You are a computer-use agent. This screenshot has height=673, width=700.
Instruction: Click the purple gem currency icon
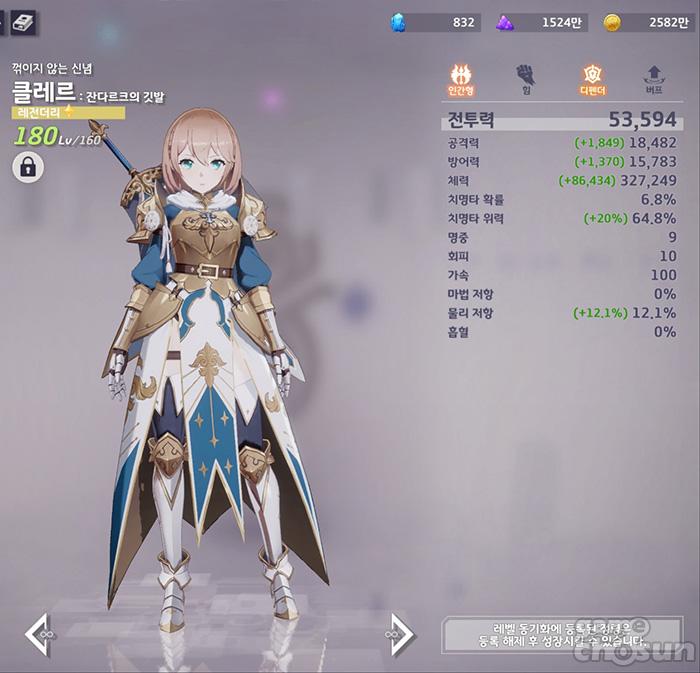(x=506, y=22)
